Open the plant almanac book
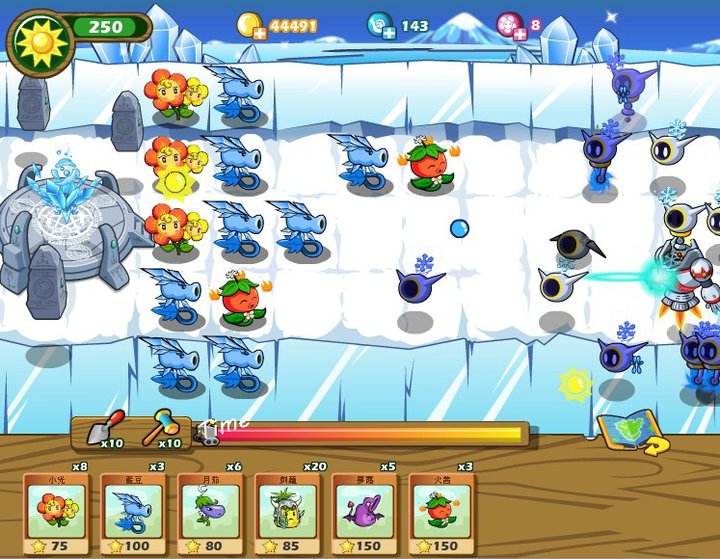The image size is (720, 559). tap(630, 432)
